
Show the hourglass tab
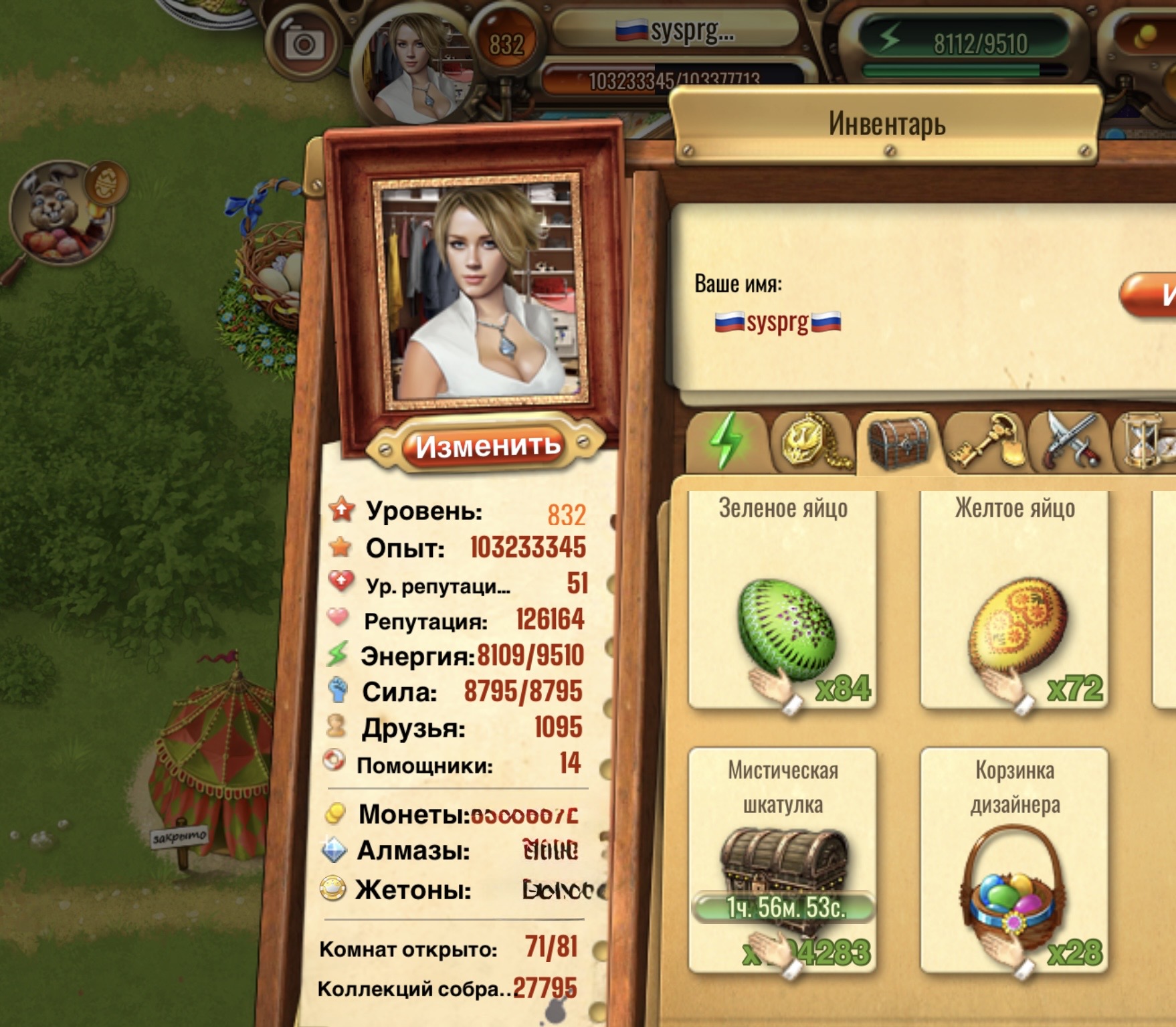tap(1149, 441)
